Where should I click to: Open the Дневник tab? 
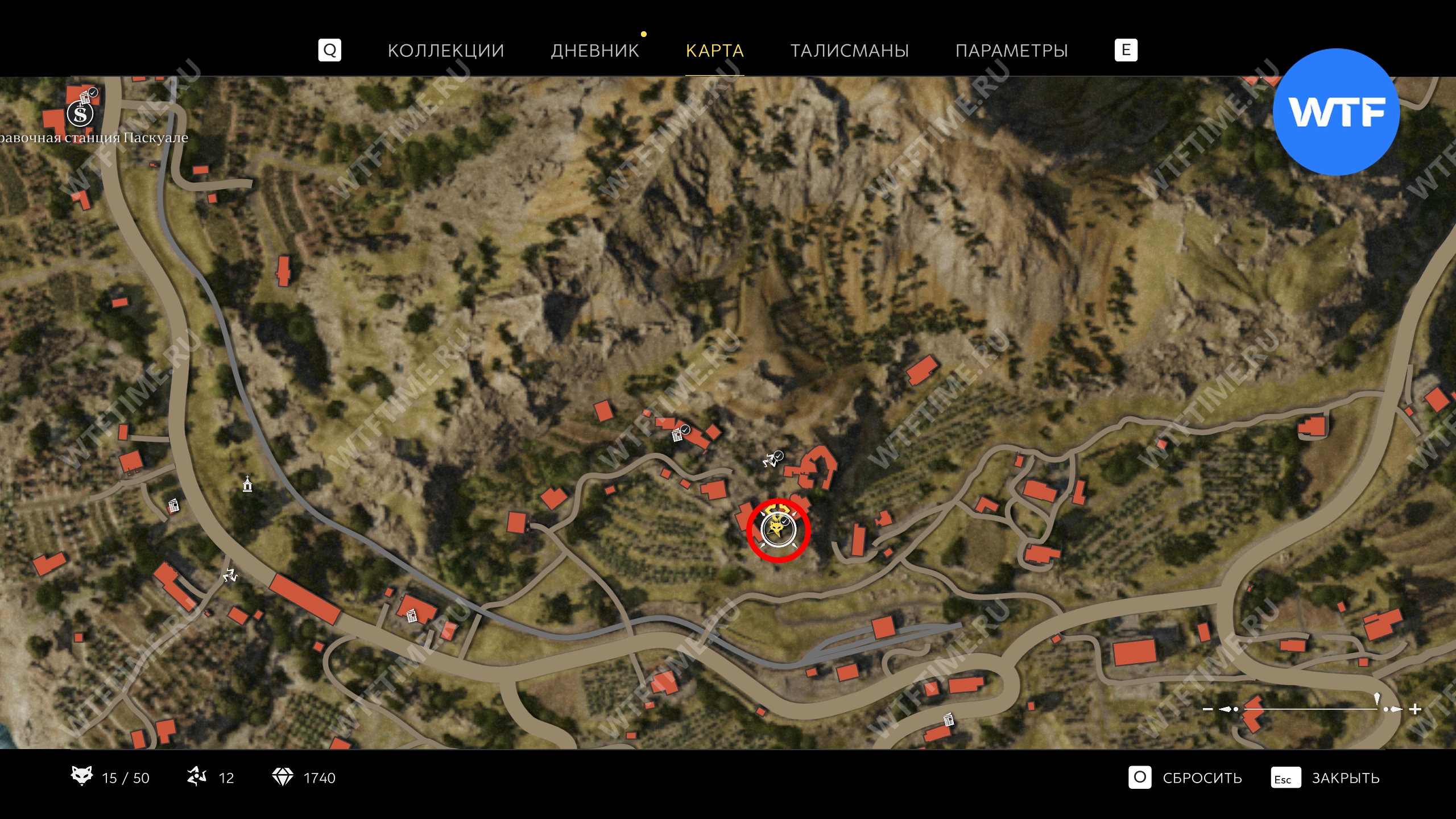(x=595, y=51)
